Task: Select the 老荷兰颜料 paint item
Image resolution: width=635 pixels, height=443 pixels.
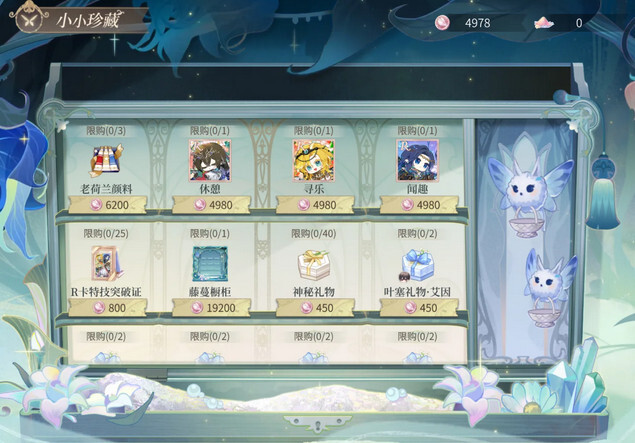Action: click(106, 160)
